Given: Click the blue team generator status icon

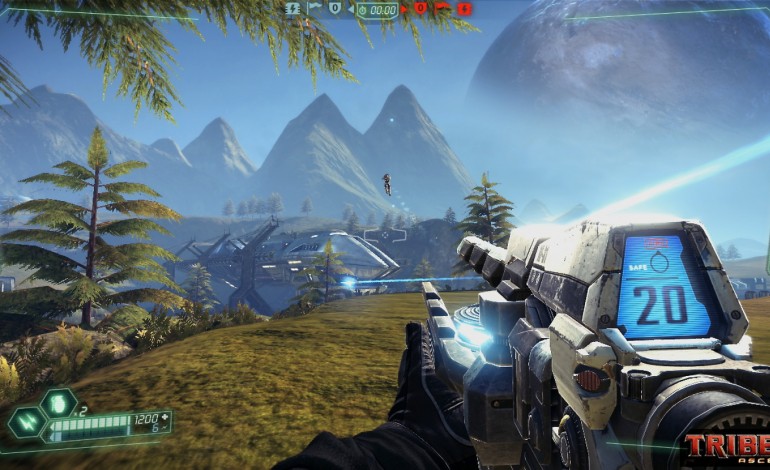Looking at the screenshot, I should coord(293,8).
